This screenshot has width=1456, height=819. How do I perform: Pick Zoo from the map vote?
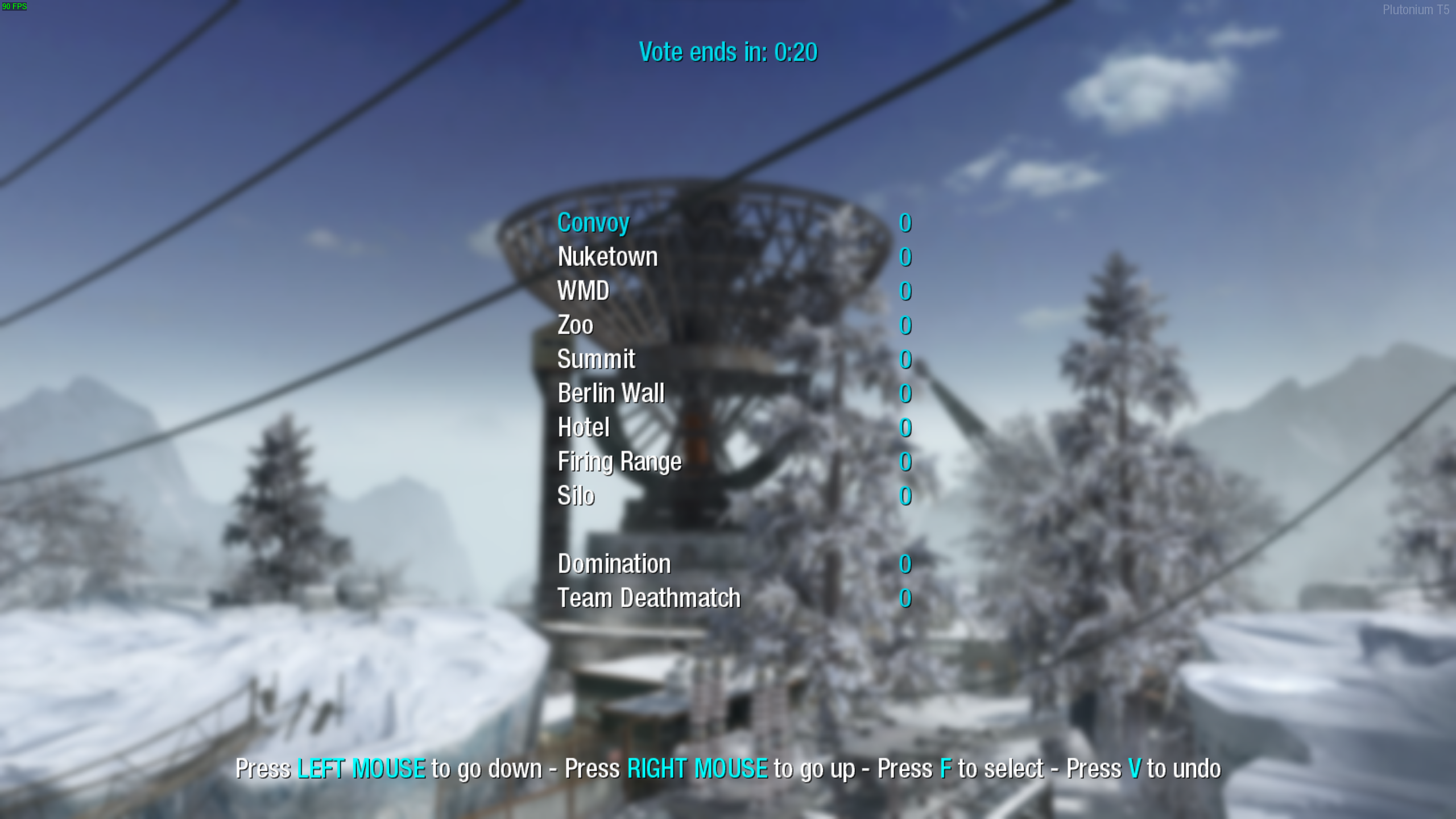(x=575, y=325)
